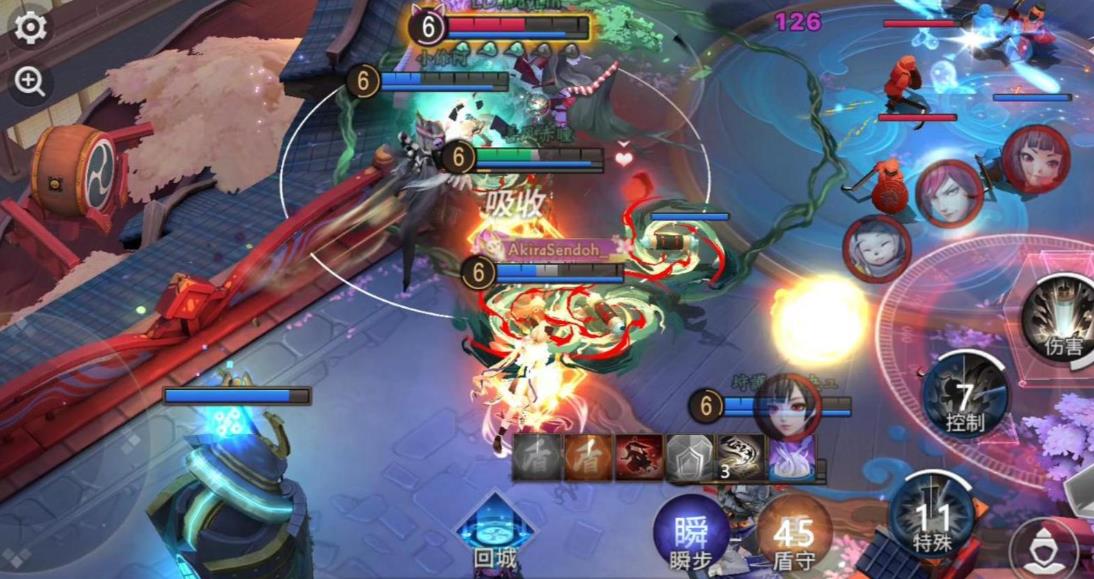Select the purple flame item slot

[x=792, y=457]
